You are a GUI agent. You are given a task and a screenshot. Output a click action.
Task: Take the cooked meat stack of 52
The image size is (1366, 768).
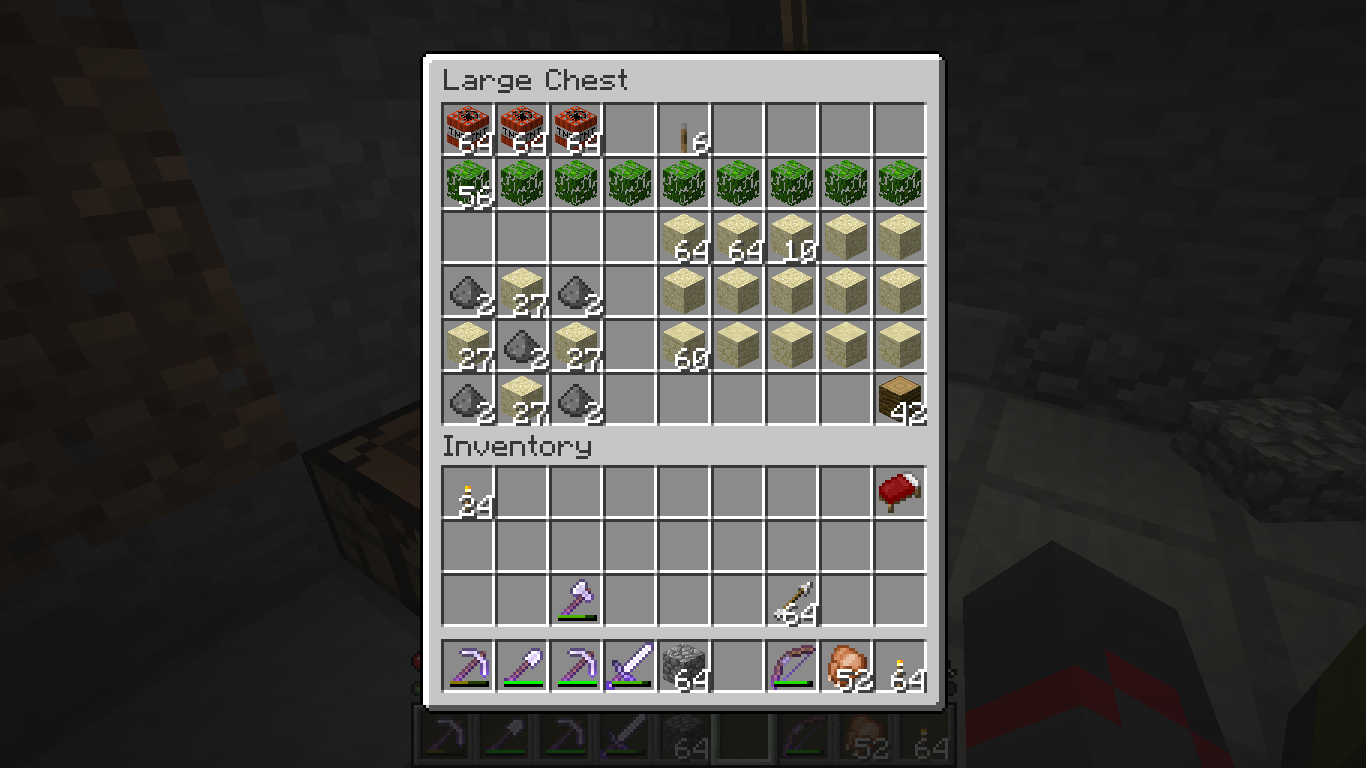846,666
